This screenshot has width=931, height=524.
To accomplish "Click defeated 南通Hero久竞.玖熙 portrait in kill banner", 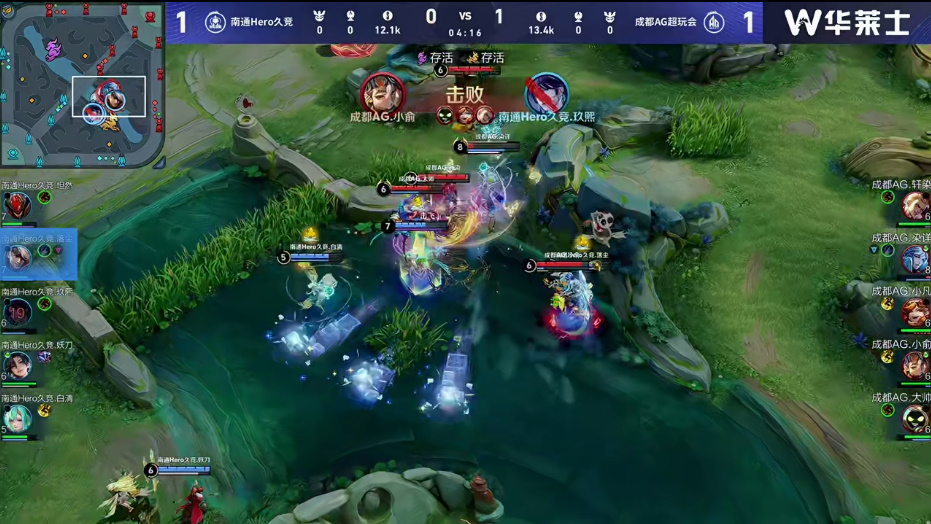I will coord(546,94).
